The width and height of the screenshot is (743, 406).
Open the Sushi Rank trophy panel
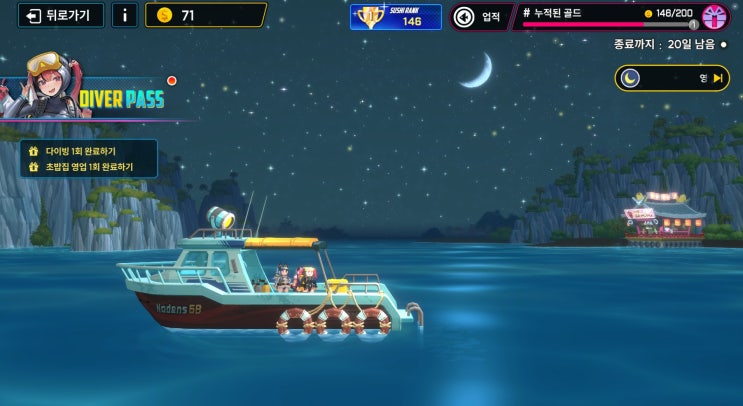pyautogui.click(x=395, y=16)
